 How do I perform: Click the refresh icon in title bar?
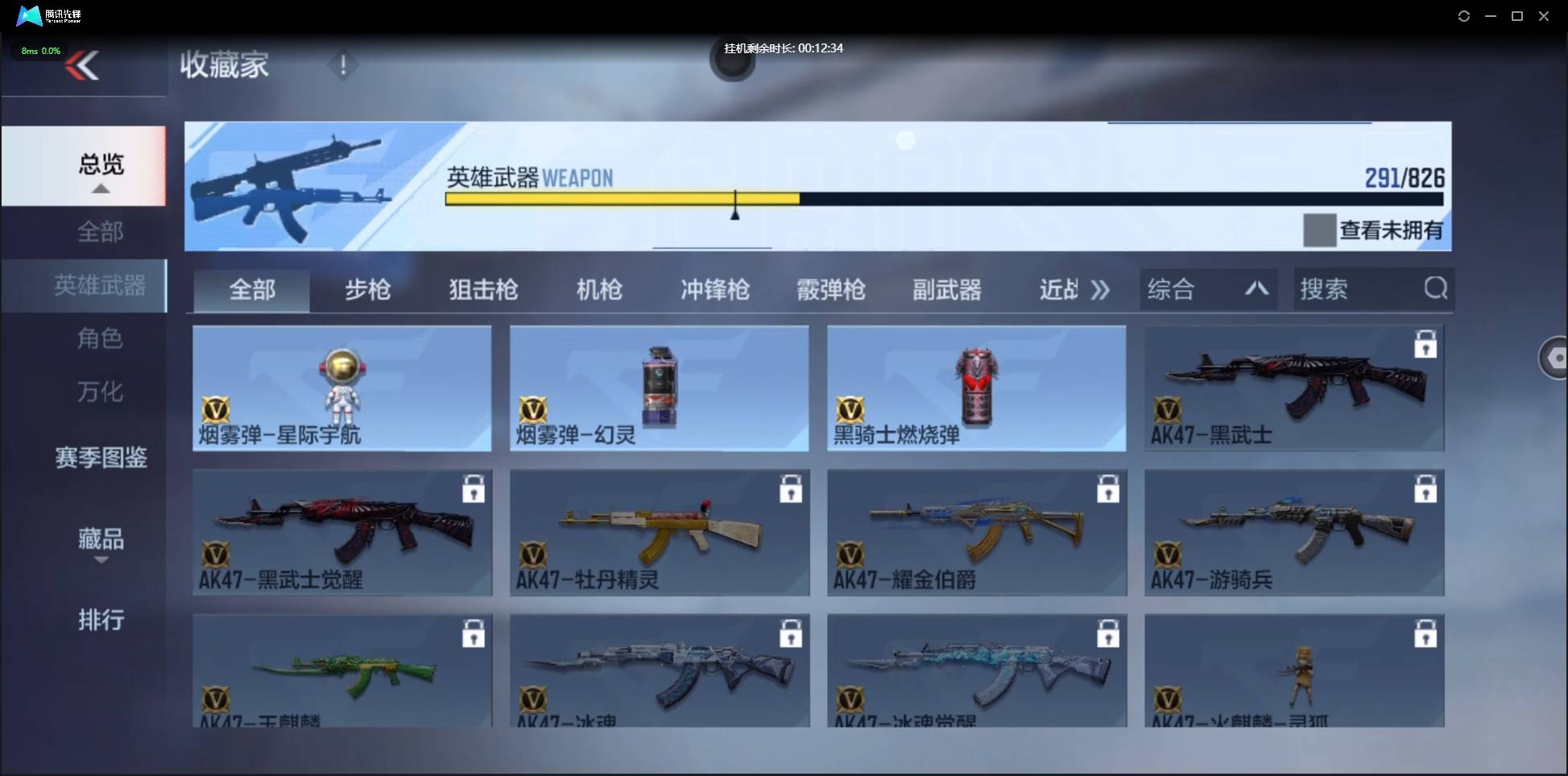(x=1464, y=15)
